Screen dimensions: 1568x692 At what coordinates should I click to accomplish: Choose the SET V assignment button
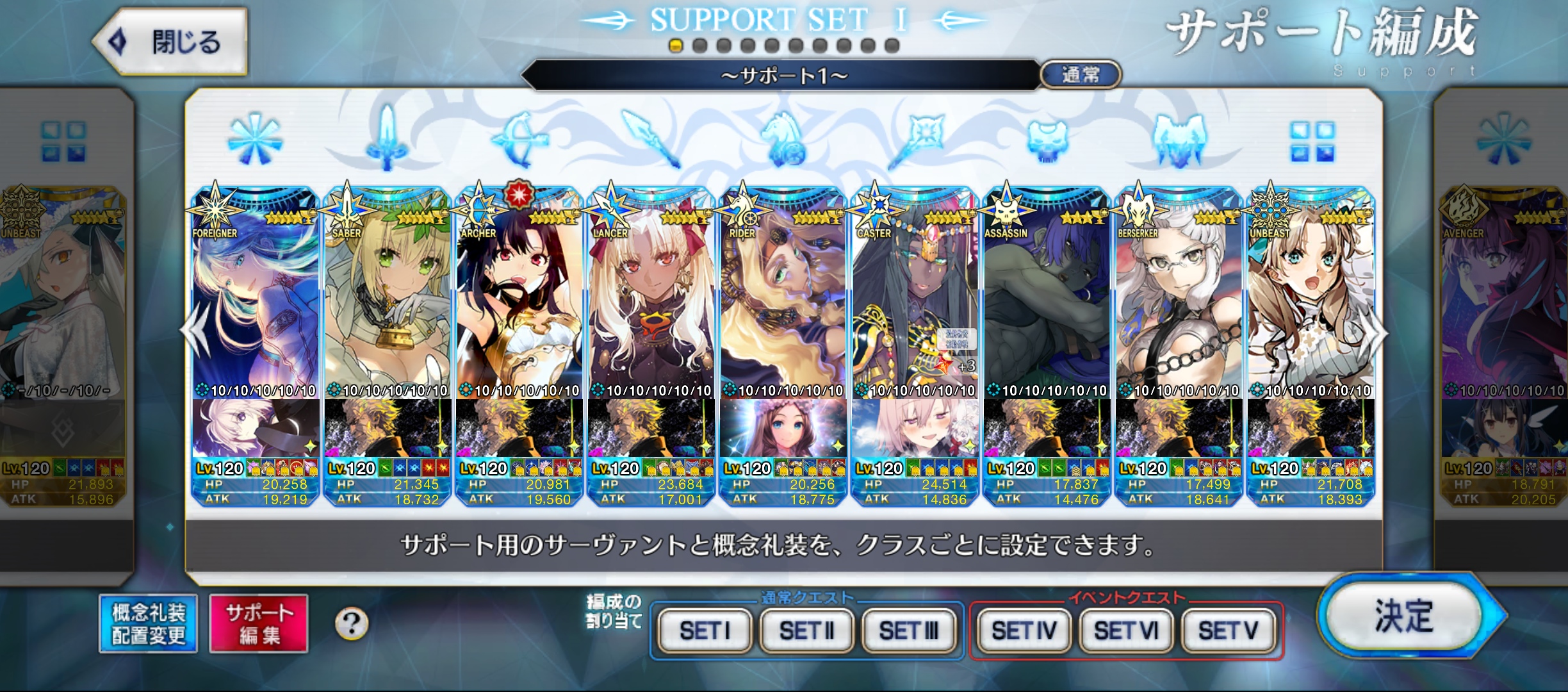1228,631
